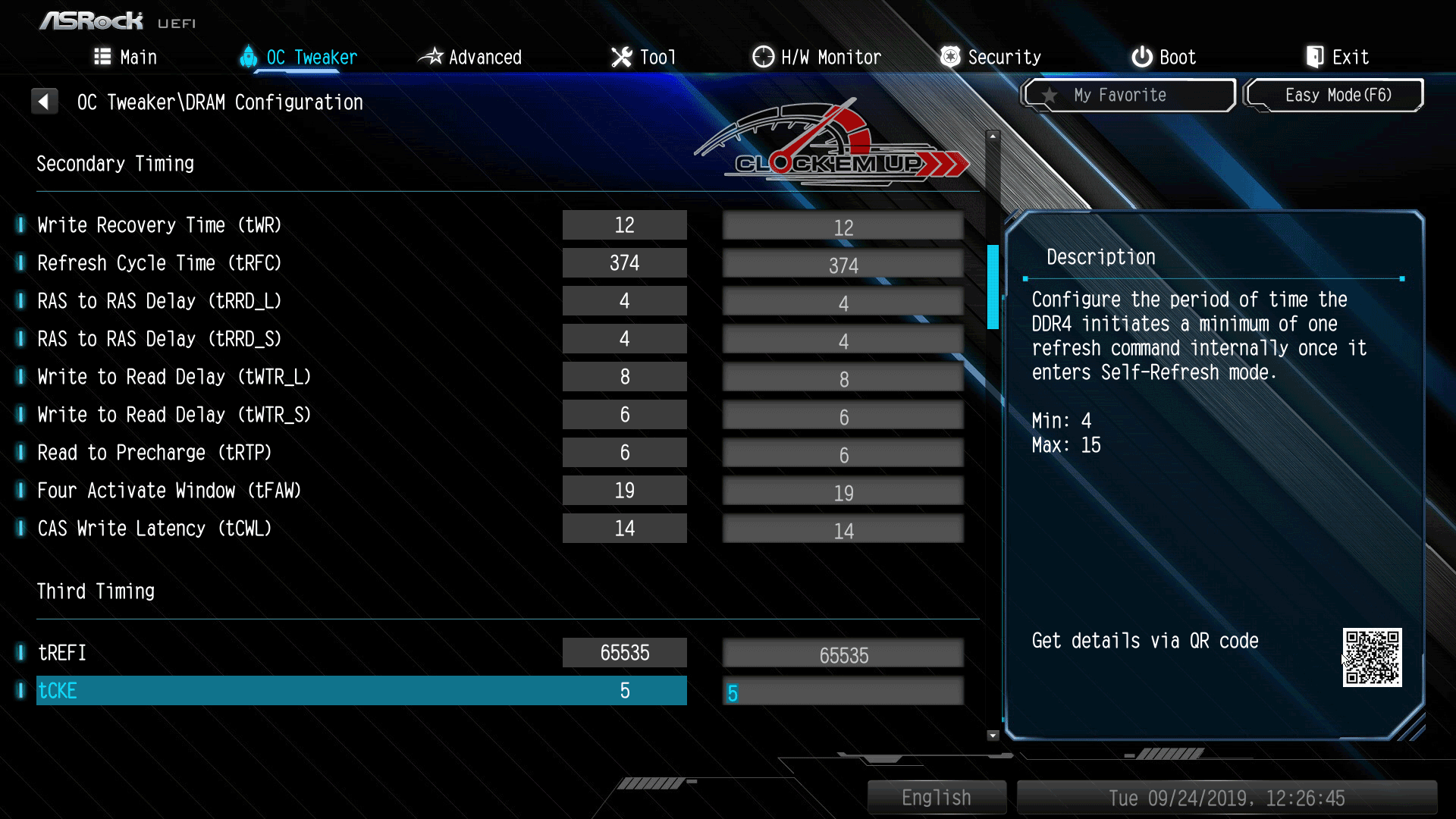Switch to the Main tab
This screenshot has width=1456, height=819.
(126, 57)
